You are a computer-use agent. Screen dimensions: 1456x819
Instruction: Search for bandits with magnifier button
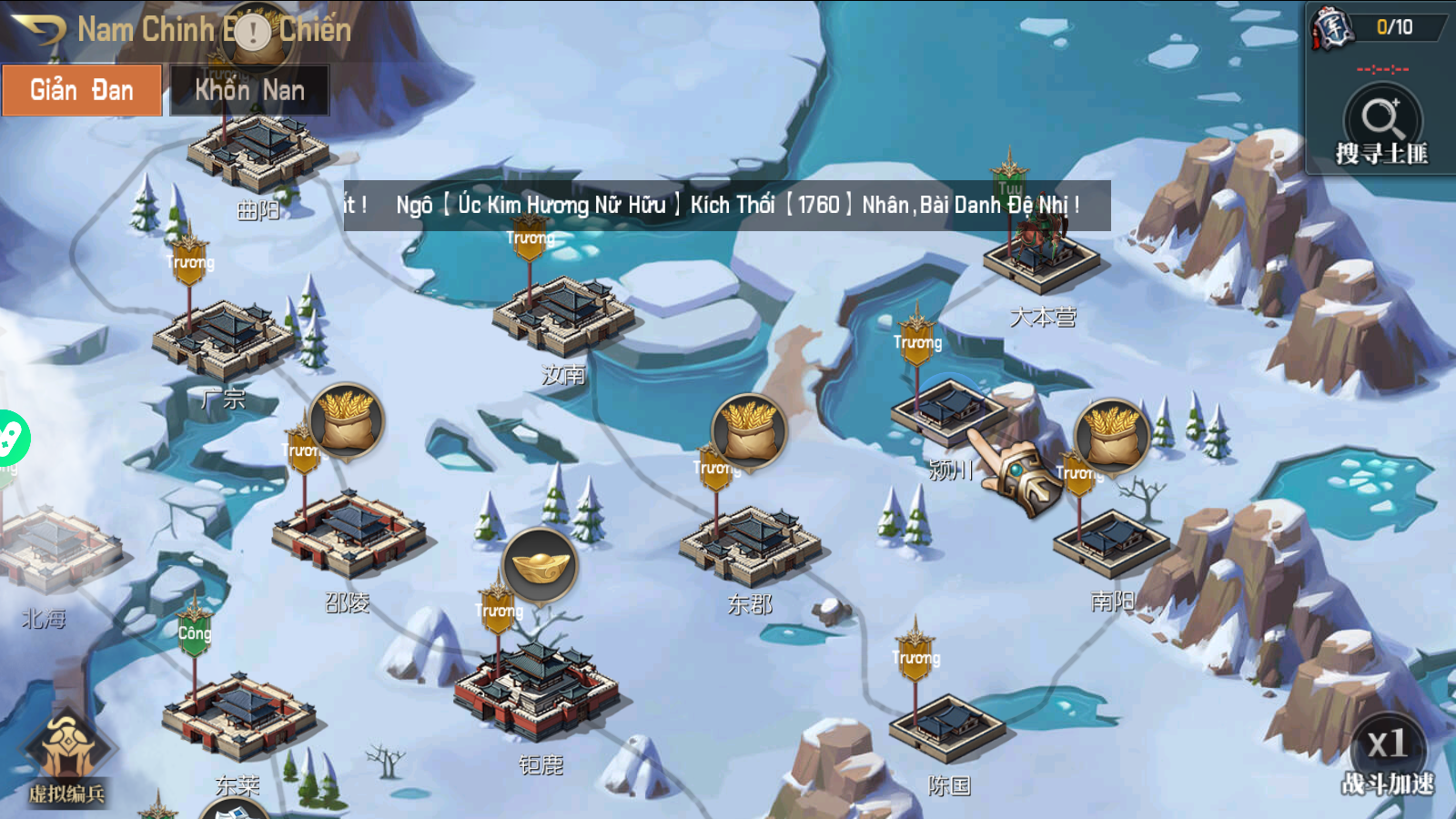pos(1381,121)
